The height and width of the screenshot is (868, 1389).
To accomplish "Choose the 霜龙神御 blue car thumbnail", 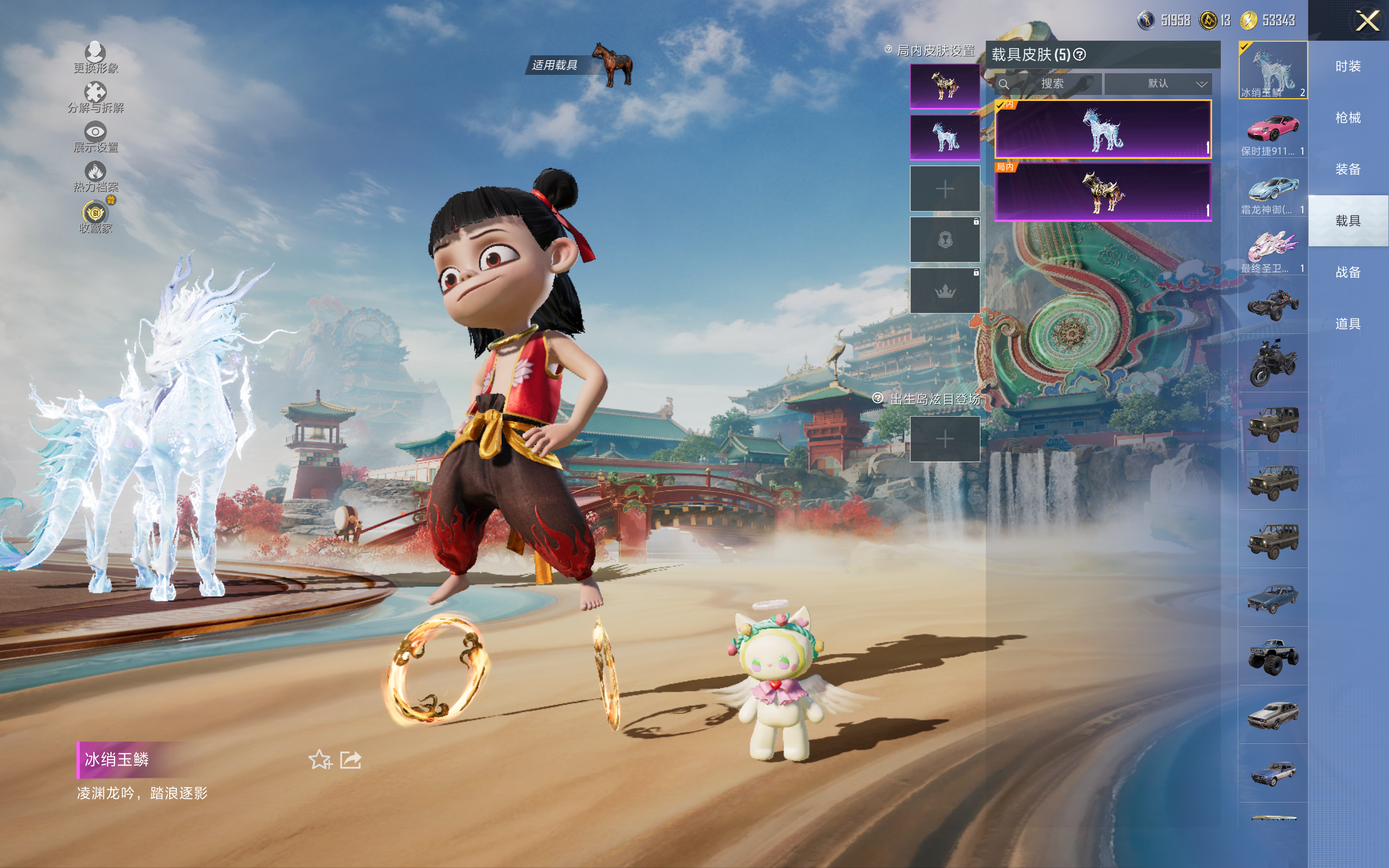I will point(1272,188).
